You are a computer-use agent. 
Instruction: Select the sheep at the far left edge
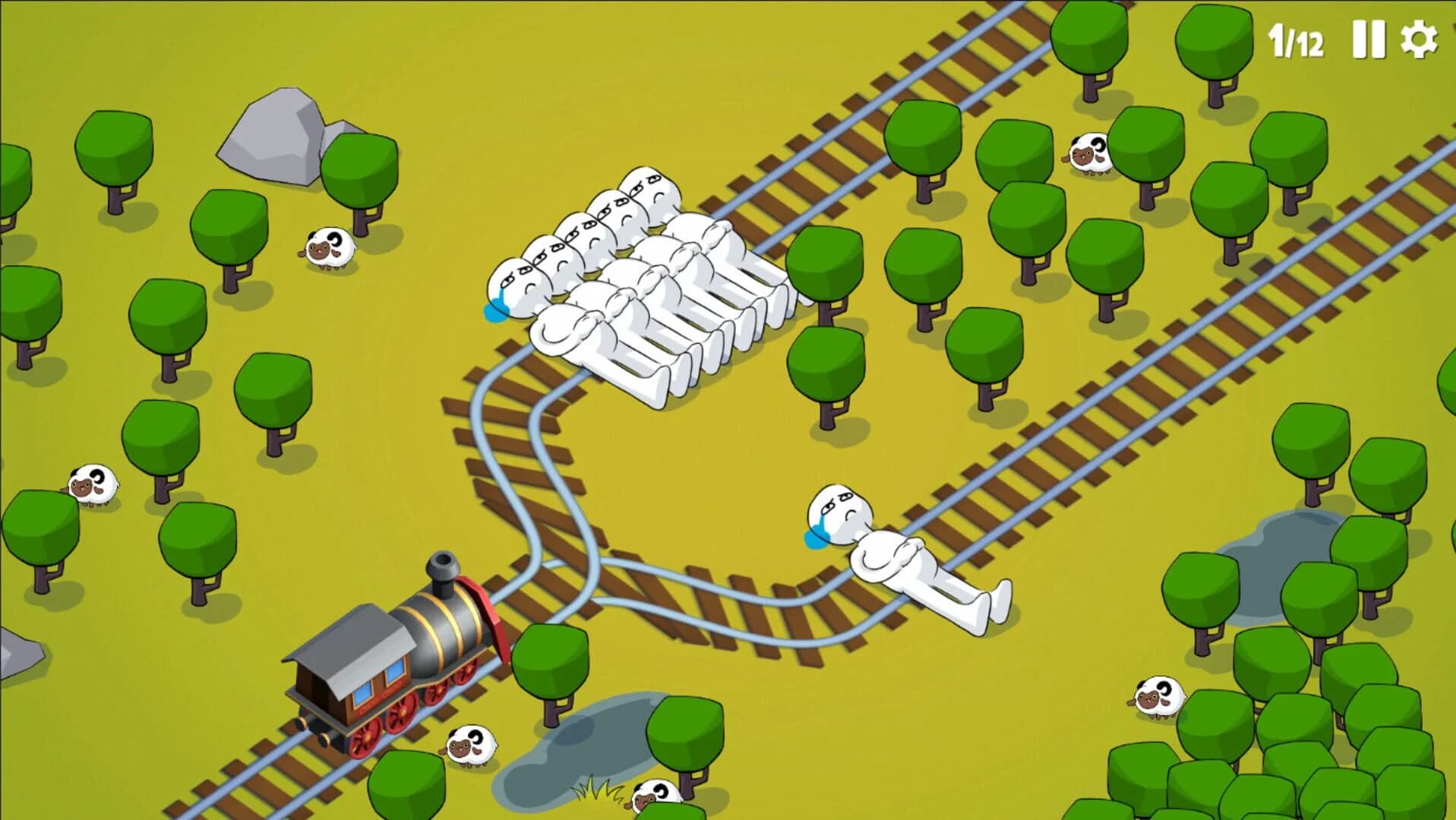91,486
